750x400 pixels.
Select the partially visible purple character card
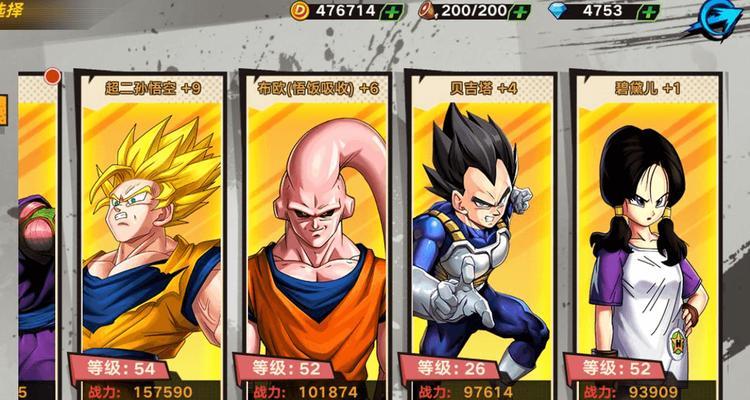click(35, 250)
